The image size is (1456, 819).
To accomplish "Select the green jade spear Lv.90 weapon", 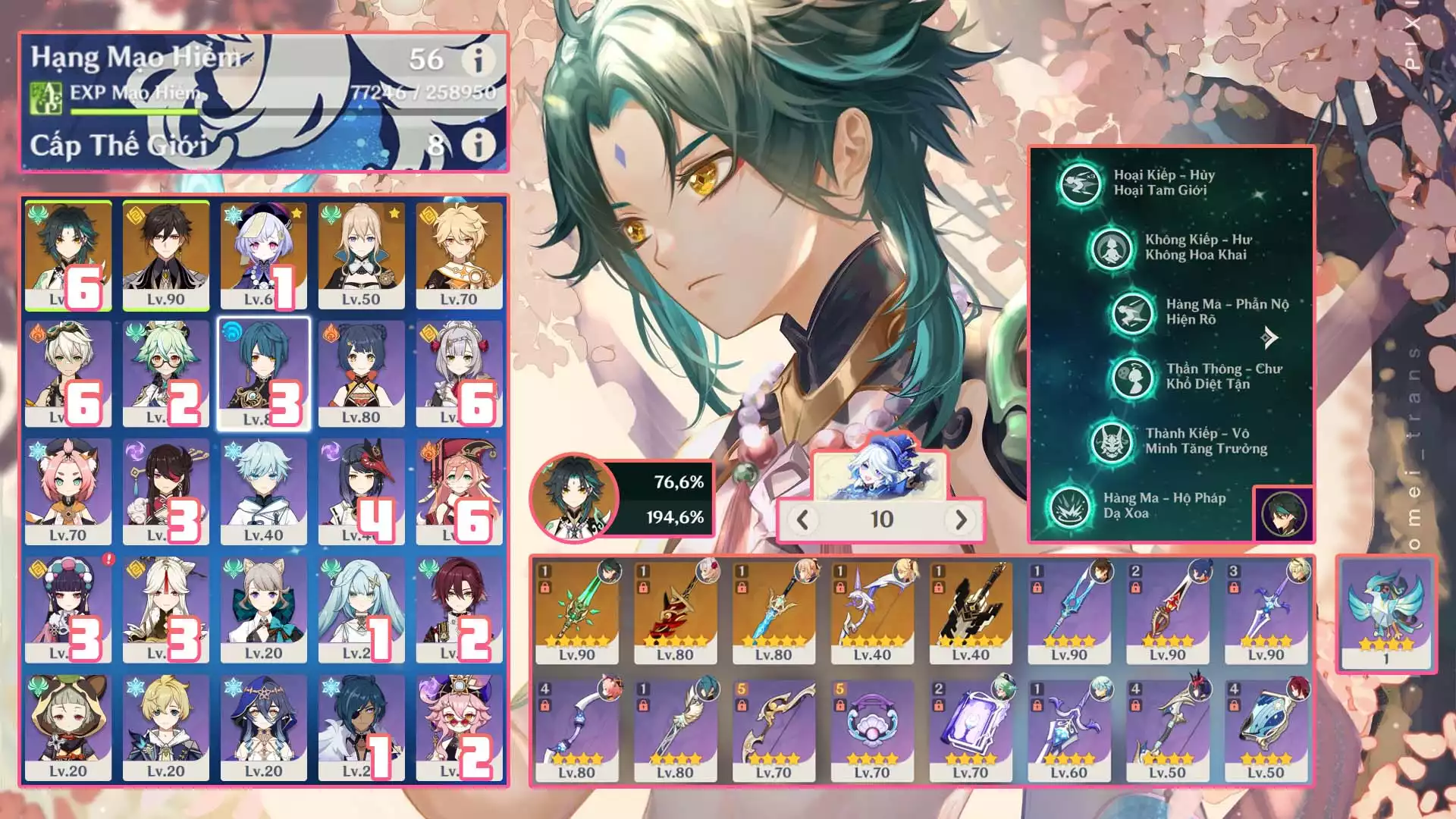I will (577, 613).
